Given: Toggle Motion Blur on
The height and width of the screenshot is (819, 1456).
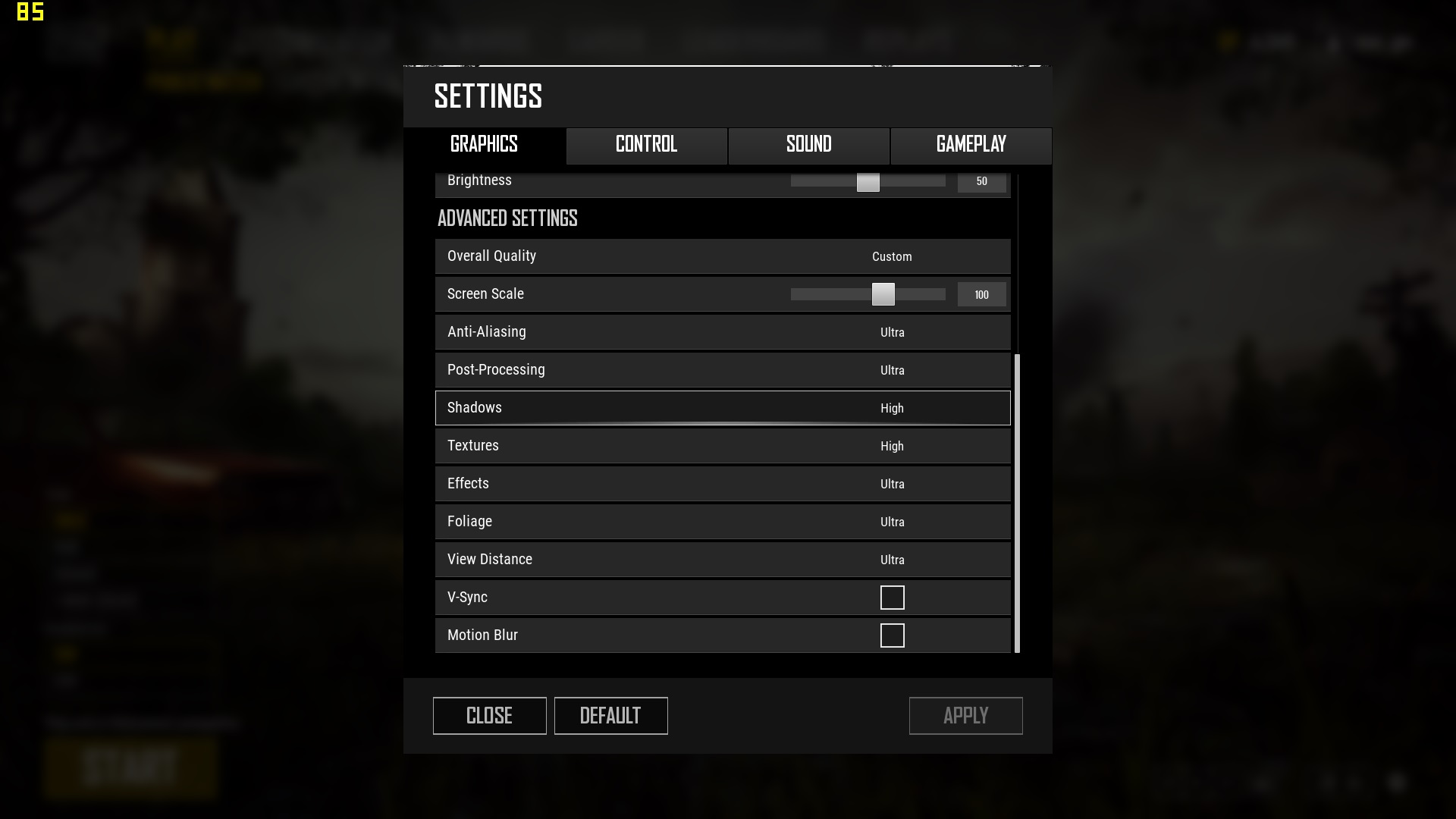Looking at the screenshot, I should point(893,635).
